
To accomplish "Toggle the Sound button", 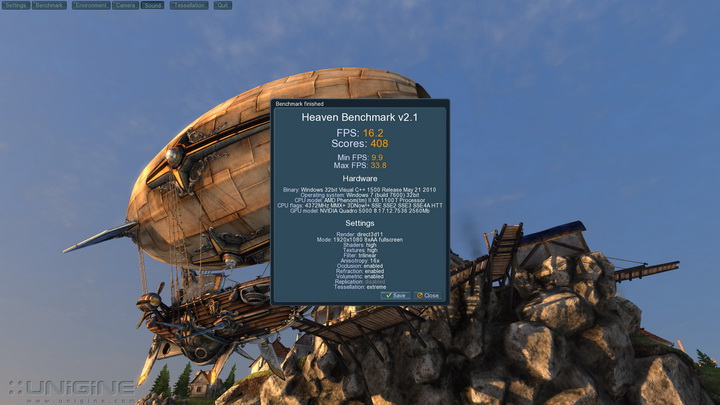I will coord(152,5).
